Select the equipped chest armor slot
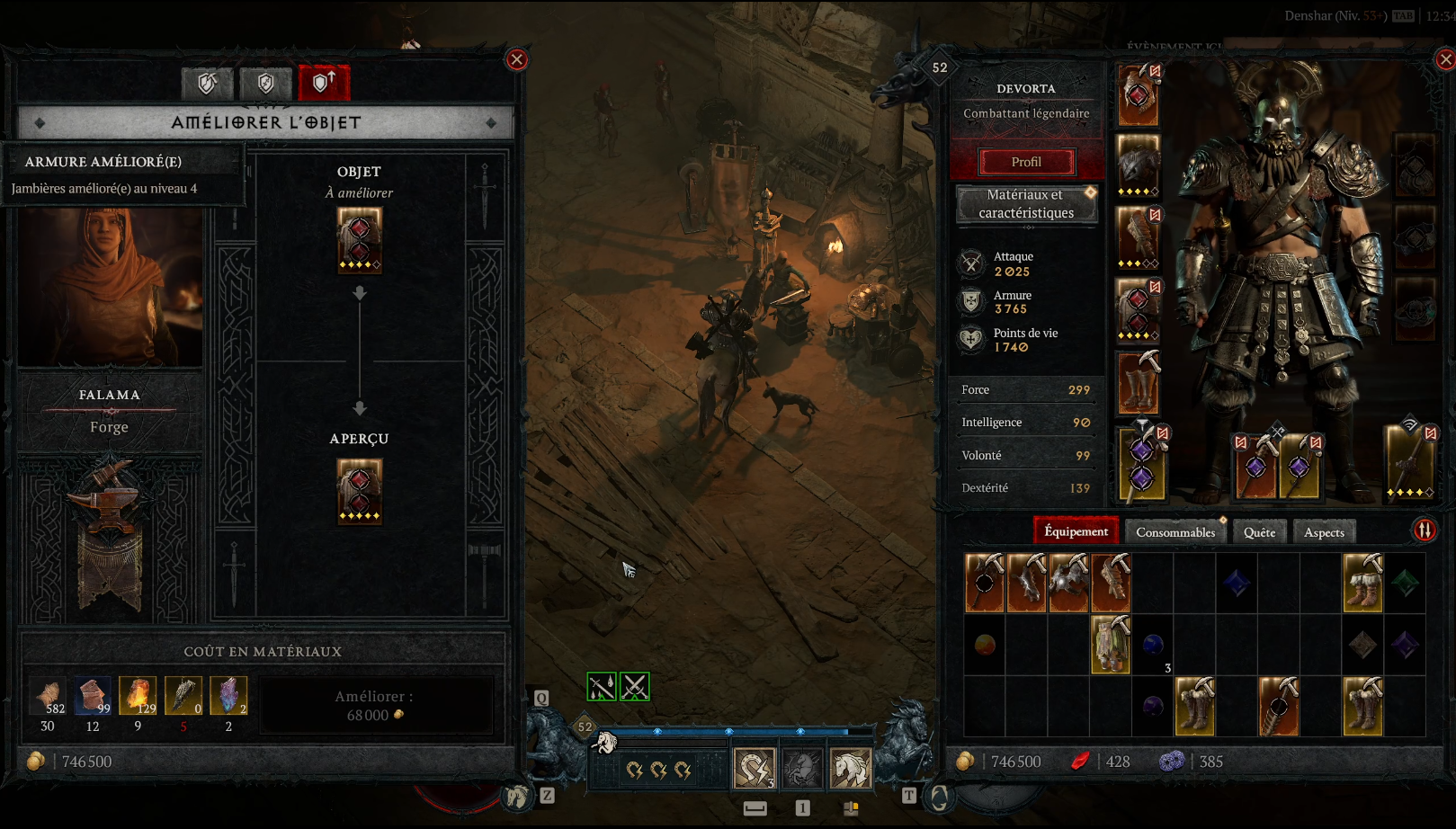Image resolution: width=1456 pixels, height=829 pixels. pos(1138,166)
